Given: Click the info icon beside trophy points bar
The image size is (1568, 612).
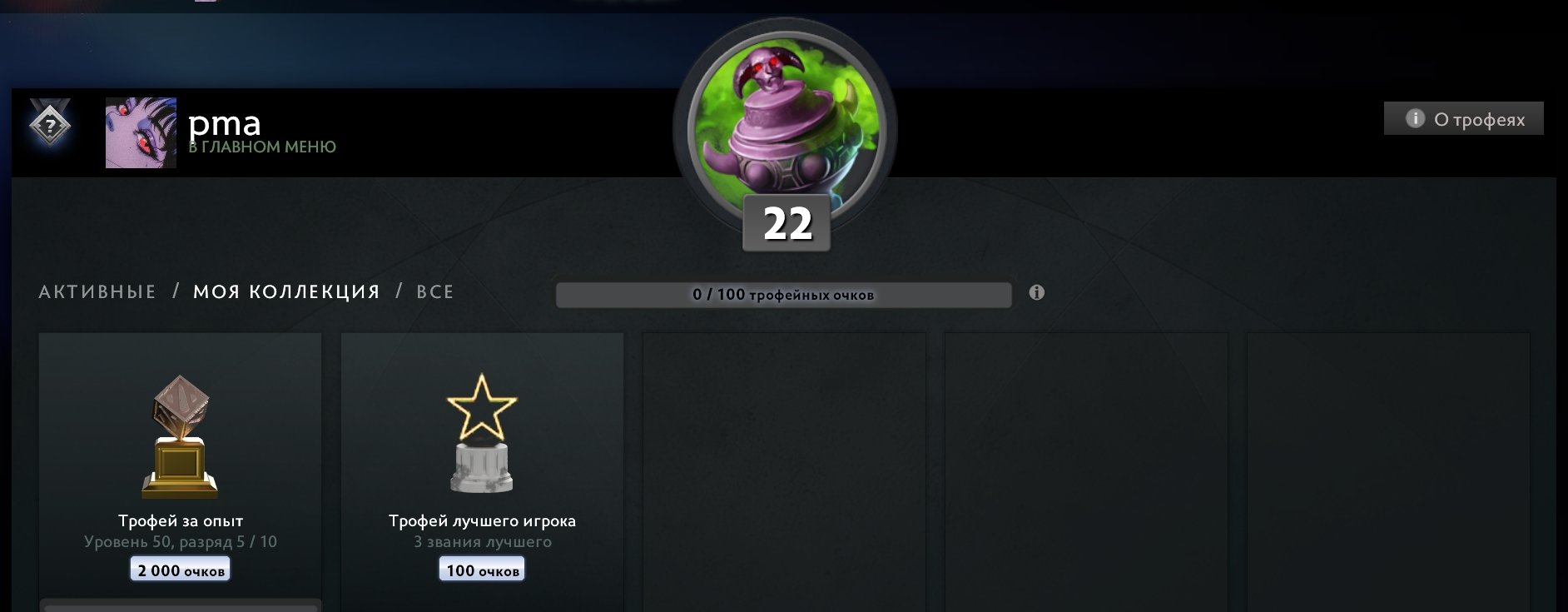Looking at the screenshot, I should tap(1035, 293).
